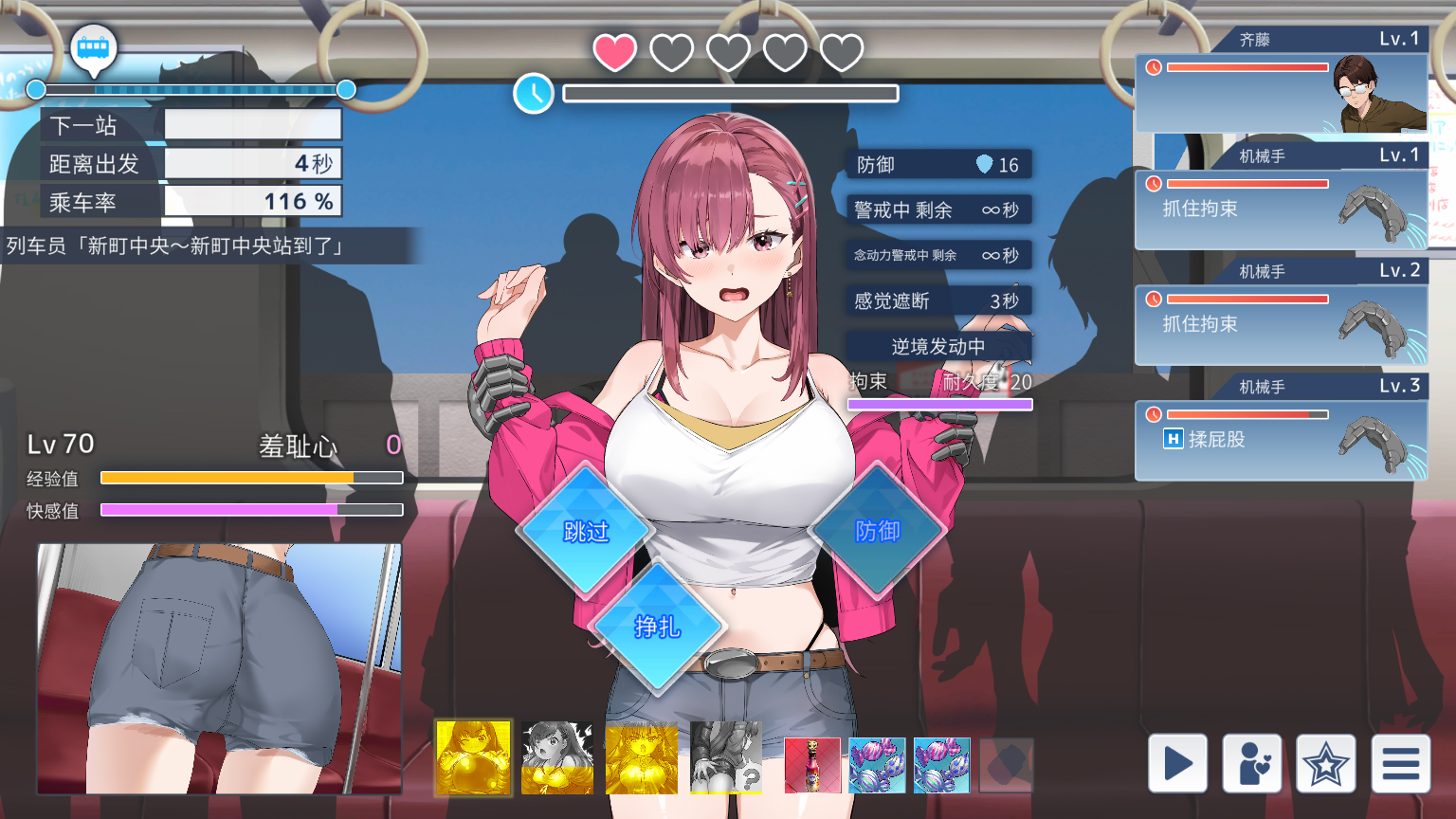Click the train station marker icon
This screenshot has width=1456, height=819.
pyautogui.click(x=94, y=48)
